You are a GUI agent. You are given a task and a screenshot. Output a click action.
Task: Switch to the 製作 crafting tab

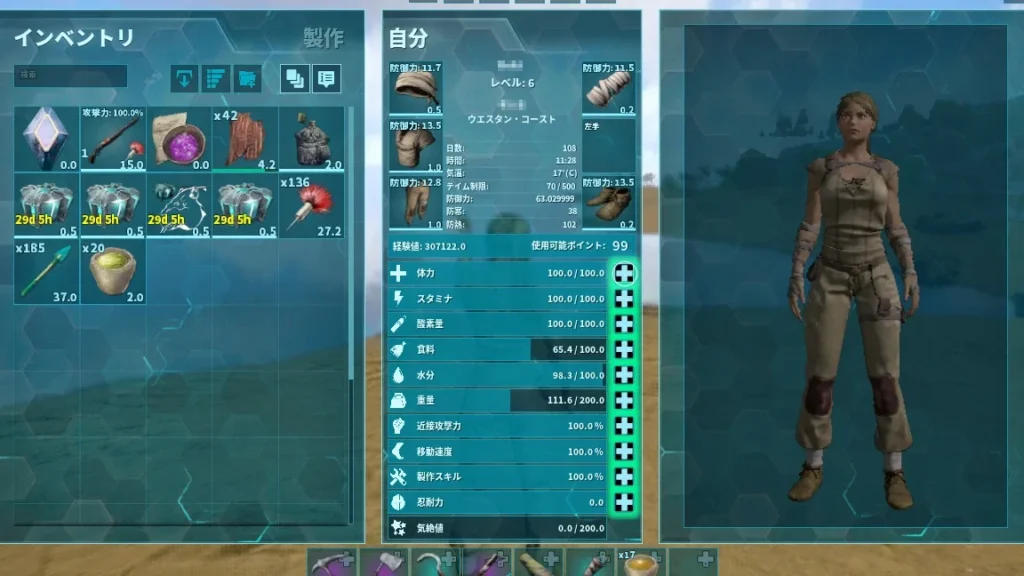[x=323, y=39]
